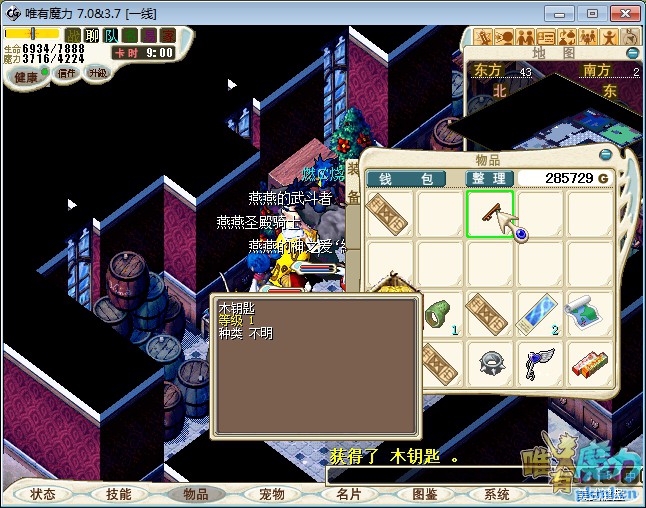Click the 健康 health button
Viewport: 646px width, 508px height.
pyautogui.click(x=26, y=77)
